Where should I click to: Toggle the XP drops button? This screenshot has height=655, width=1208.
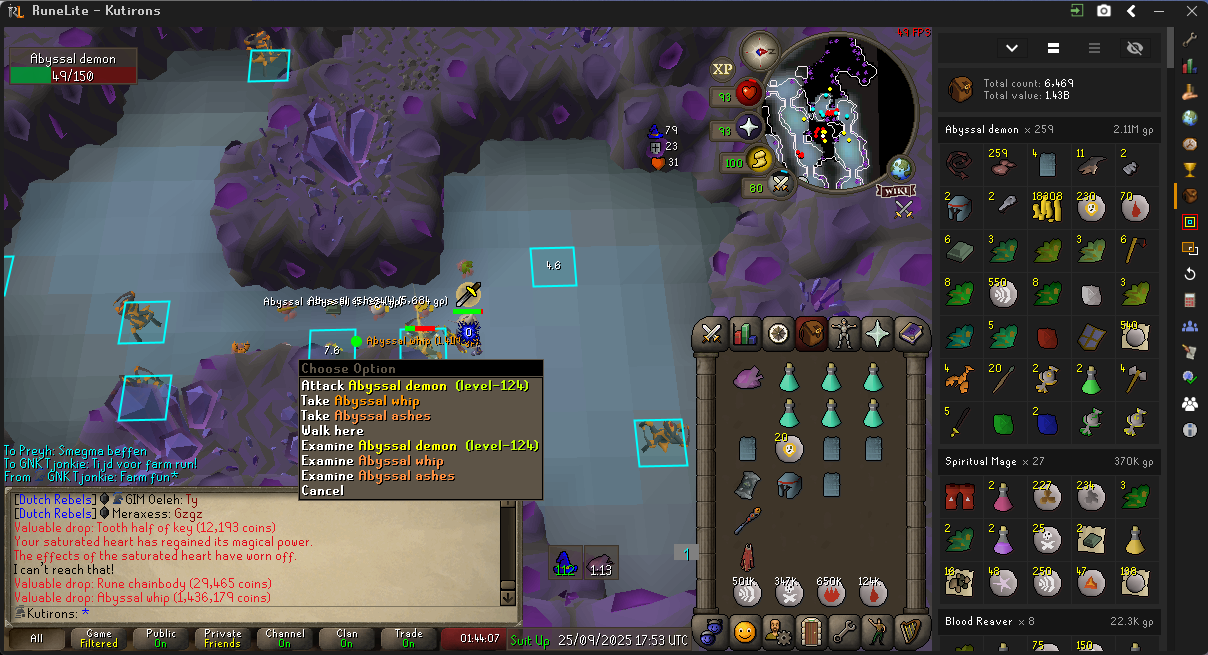tap(722, 69)
